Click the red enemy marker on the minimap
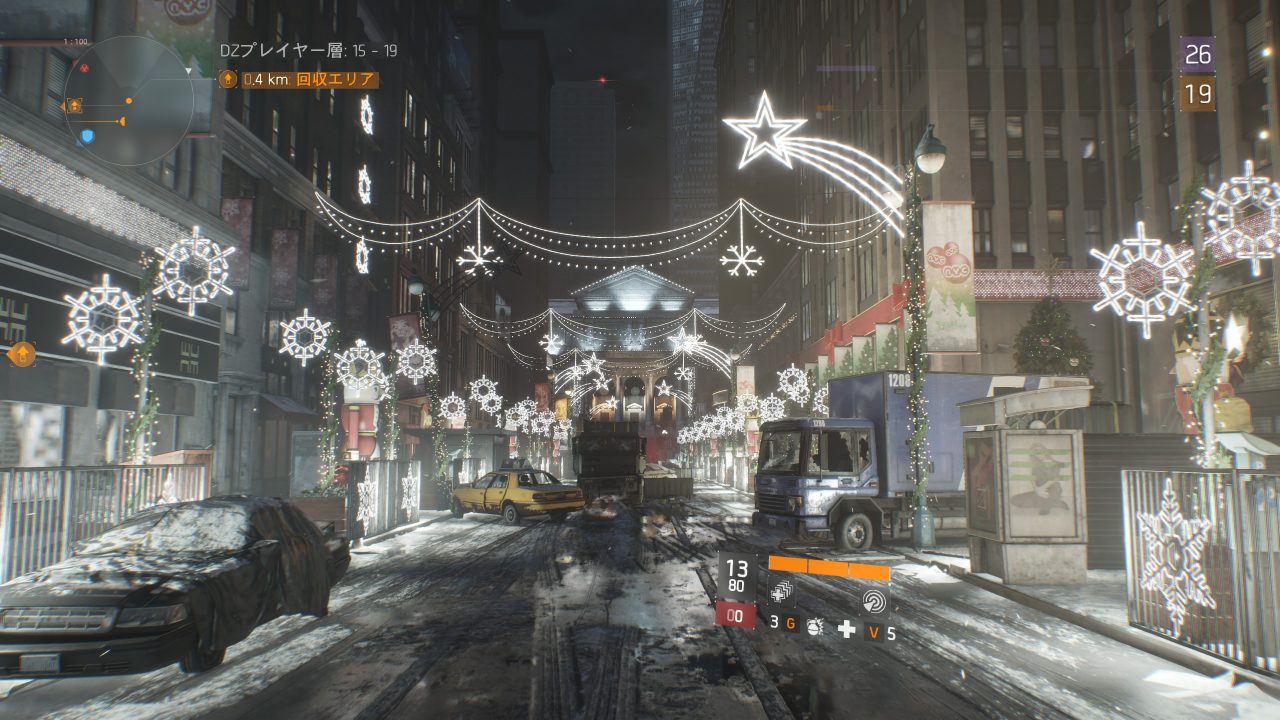 (85, 68)
